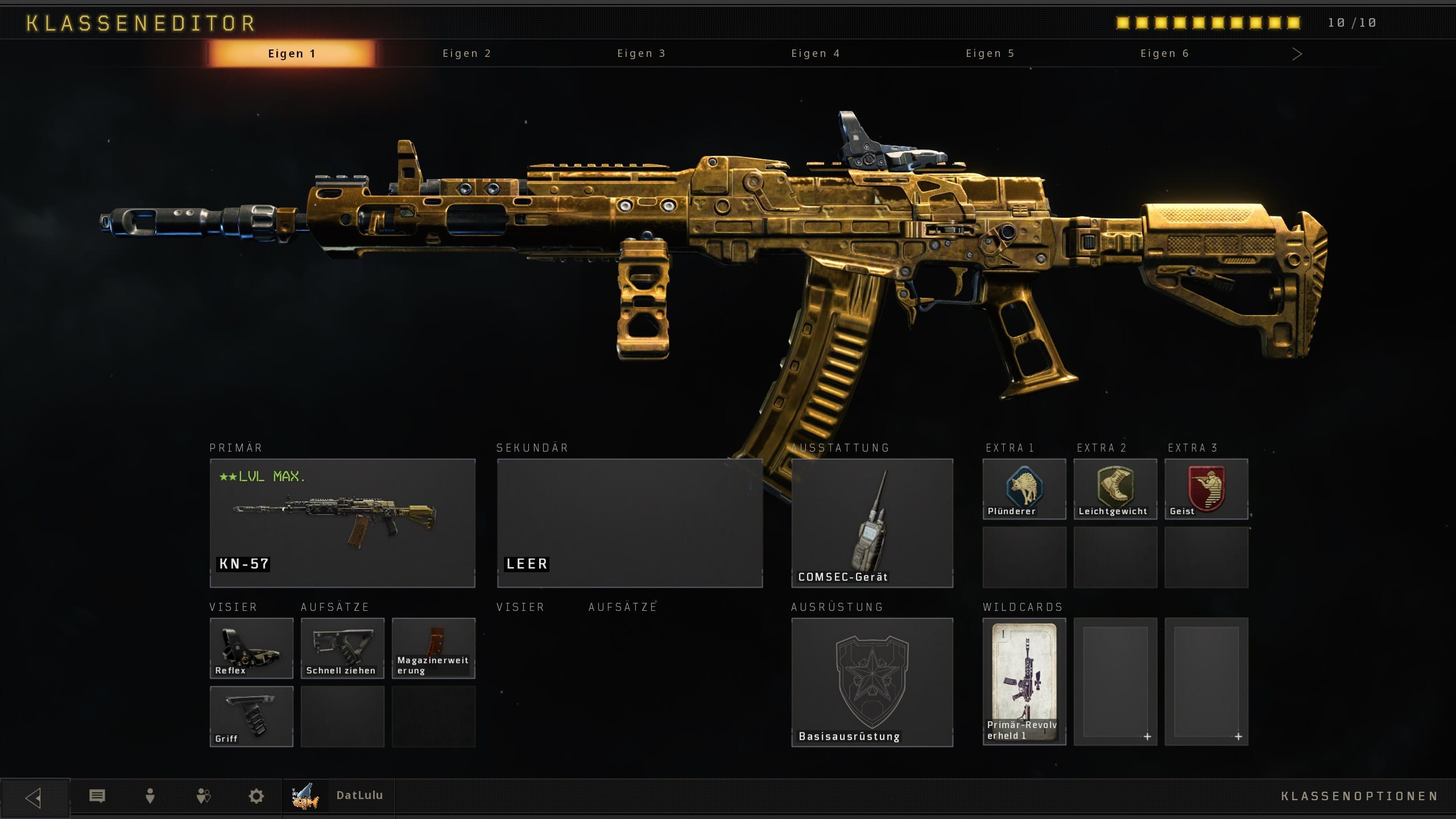This screenshot has height=819, width=1456.
Task: Go back using the bottom-left arrow button
Action: [34, 797]
